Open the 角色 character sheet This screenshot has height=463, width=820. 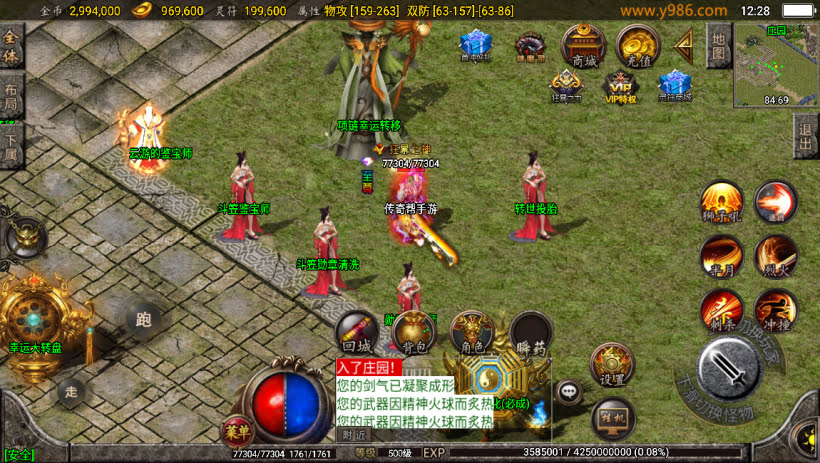pos(472,334)
